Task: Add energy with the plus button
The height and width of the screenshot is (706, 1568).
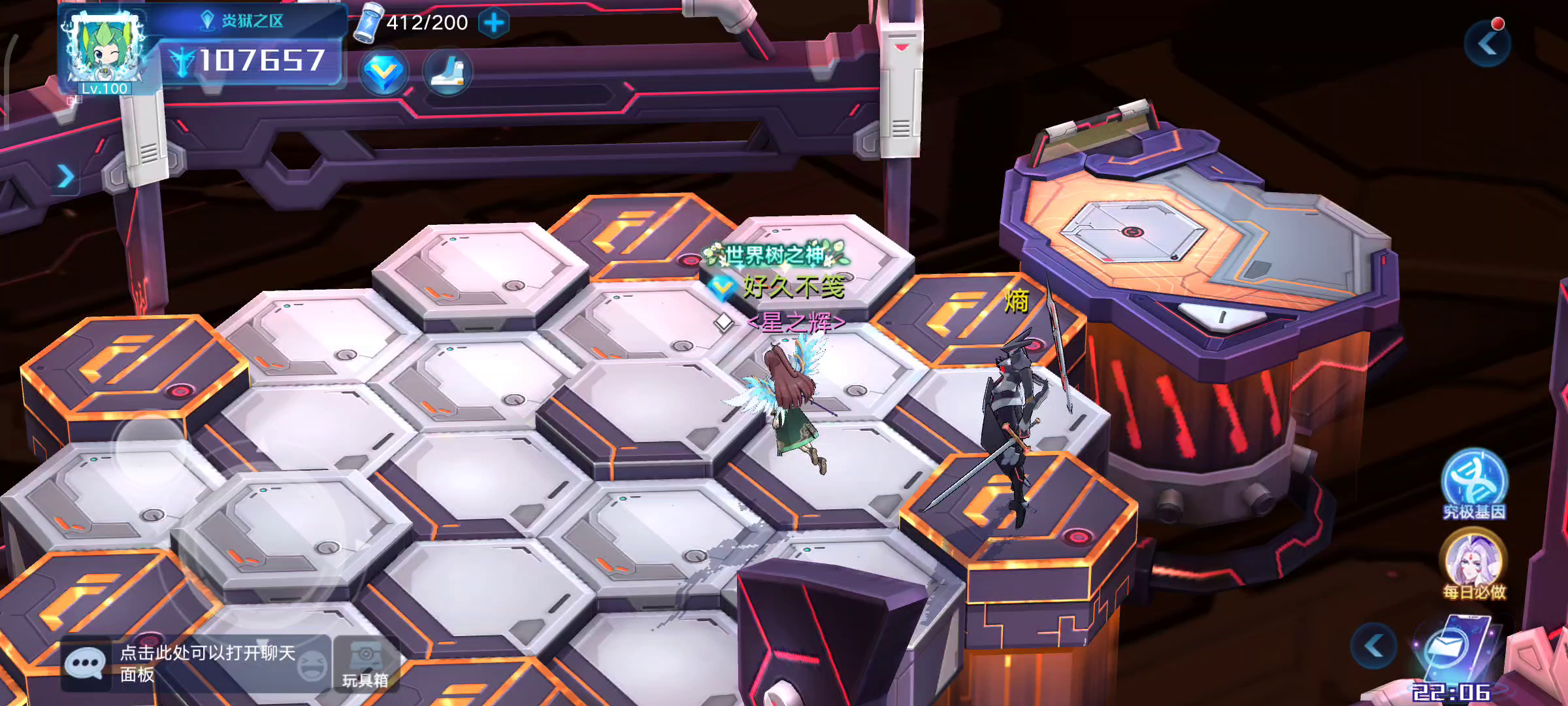Action: 494,24
